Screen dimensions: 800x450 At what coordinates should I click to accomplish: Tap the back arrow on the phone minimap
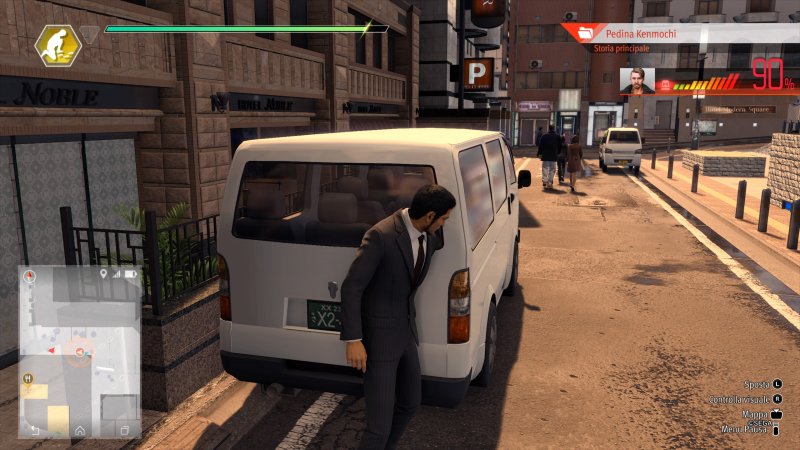[35, 429]
